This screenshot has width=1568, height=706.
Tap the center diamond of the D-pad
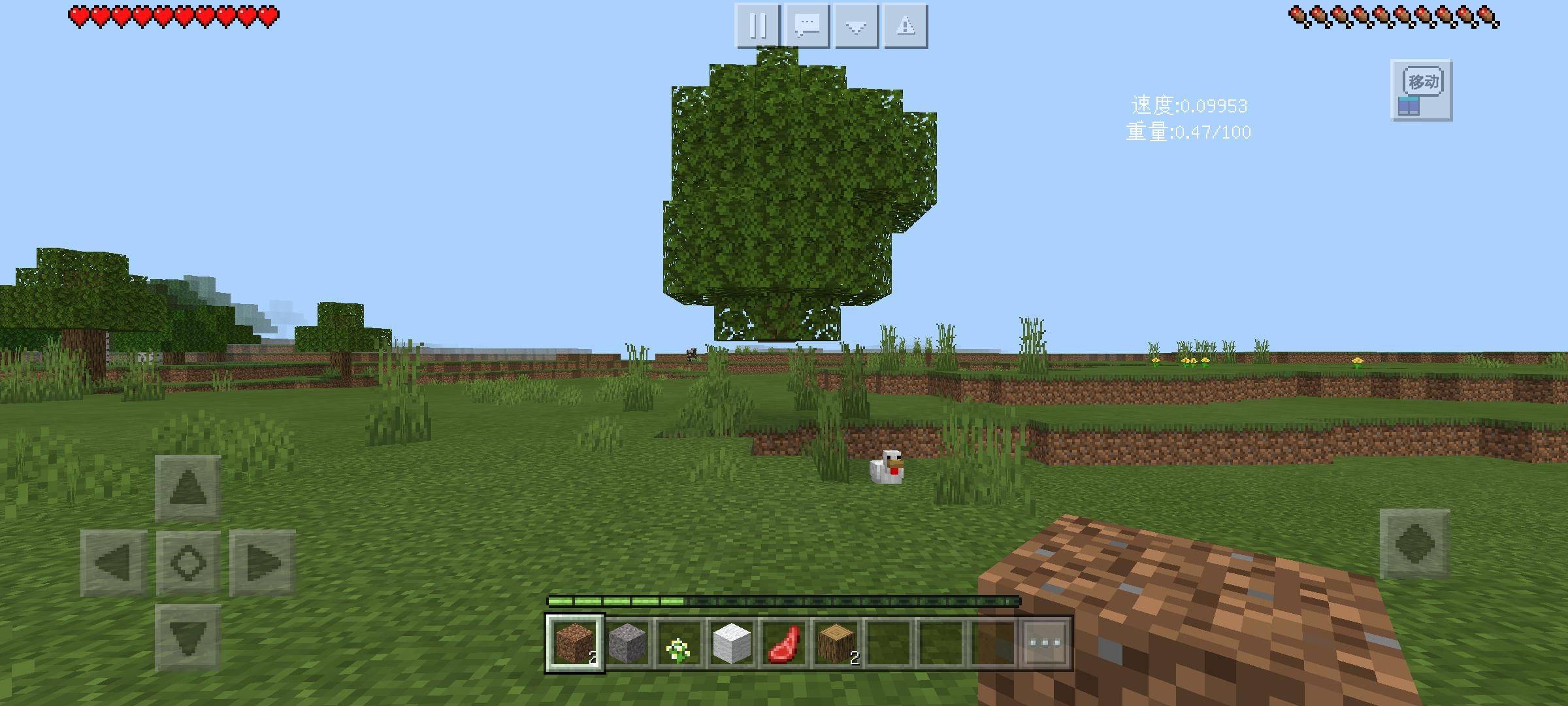188,562
